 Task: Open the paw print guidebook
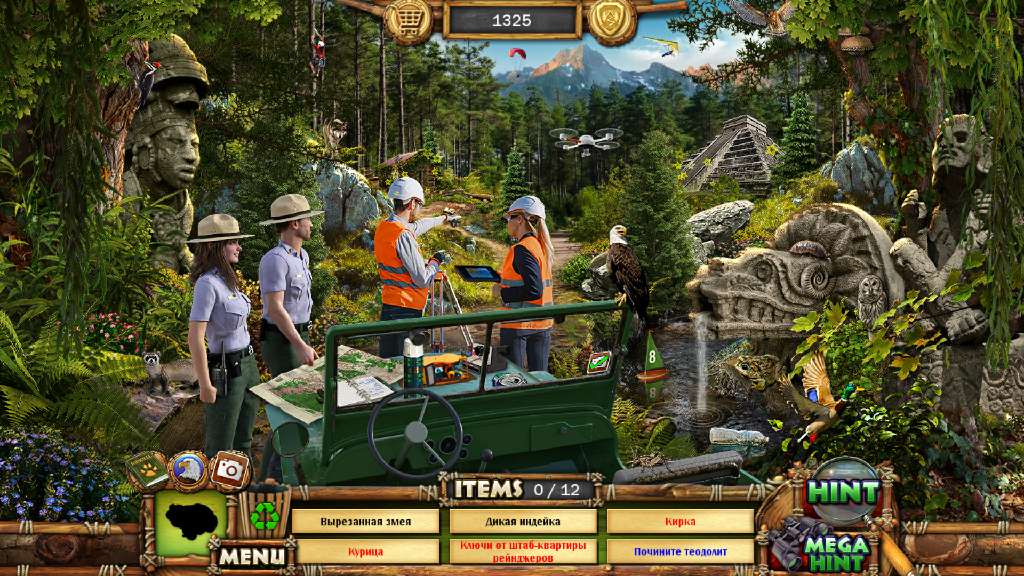point(147,471)
